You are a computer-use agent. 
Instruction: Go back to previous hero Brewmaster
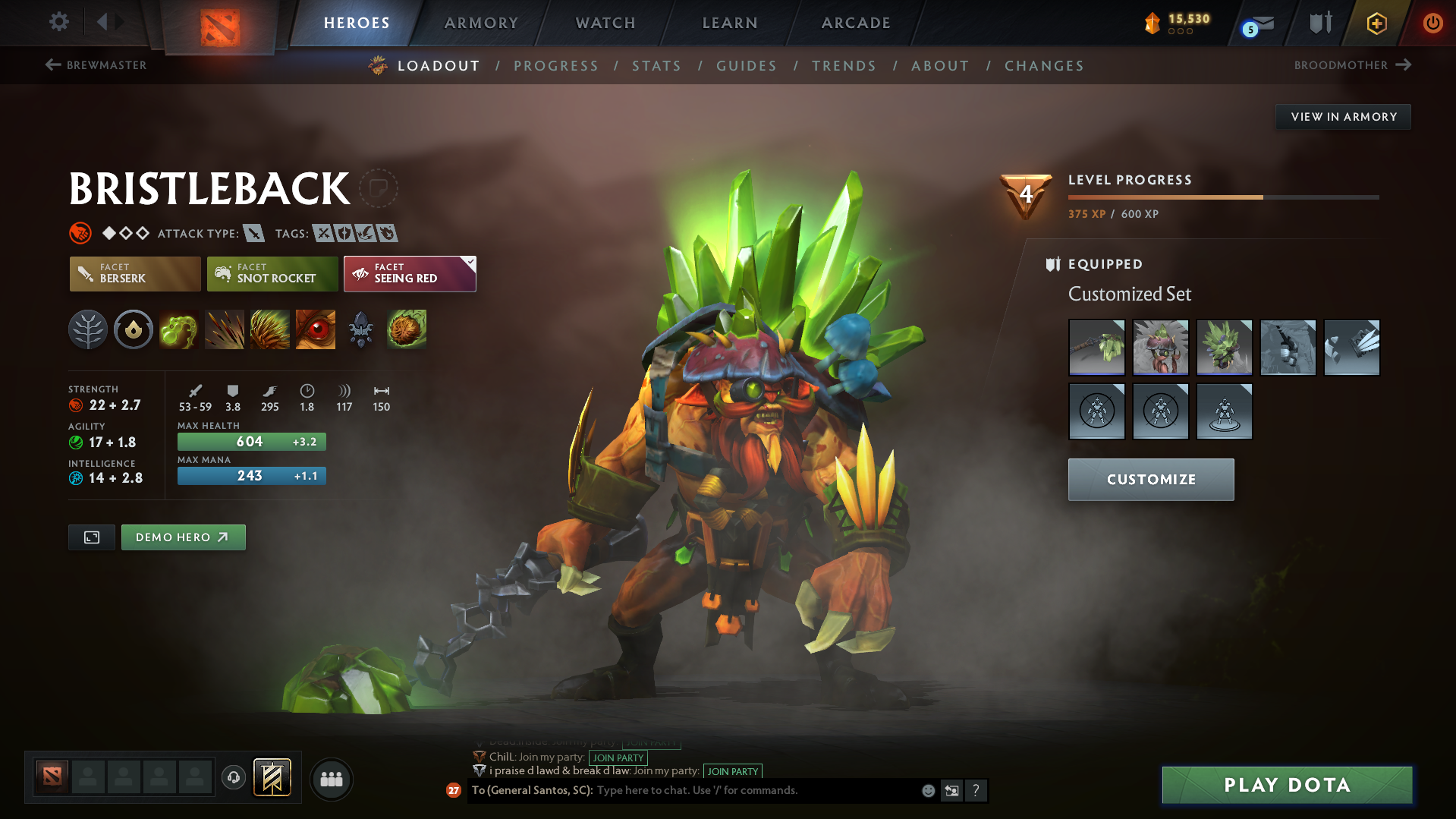coord(96,65)
